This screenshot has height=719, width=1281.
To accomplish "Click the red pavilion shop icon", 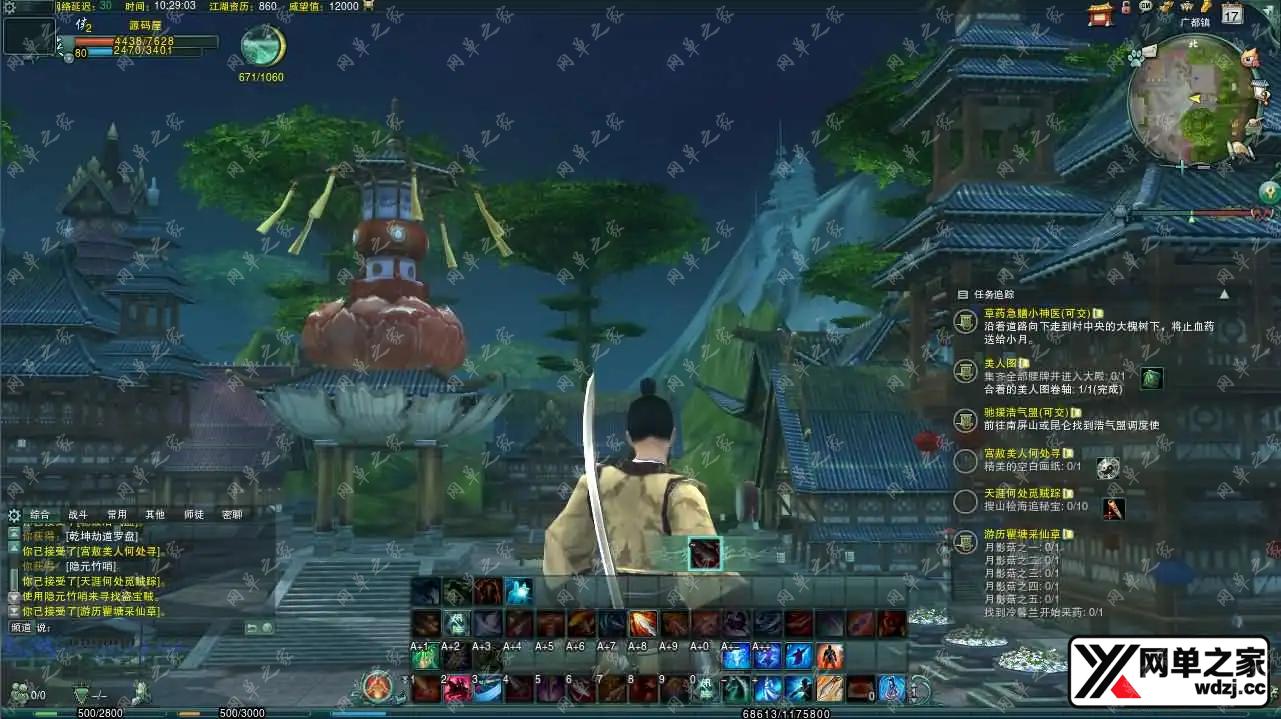I will click(1101, 13).
